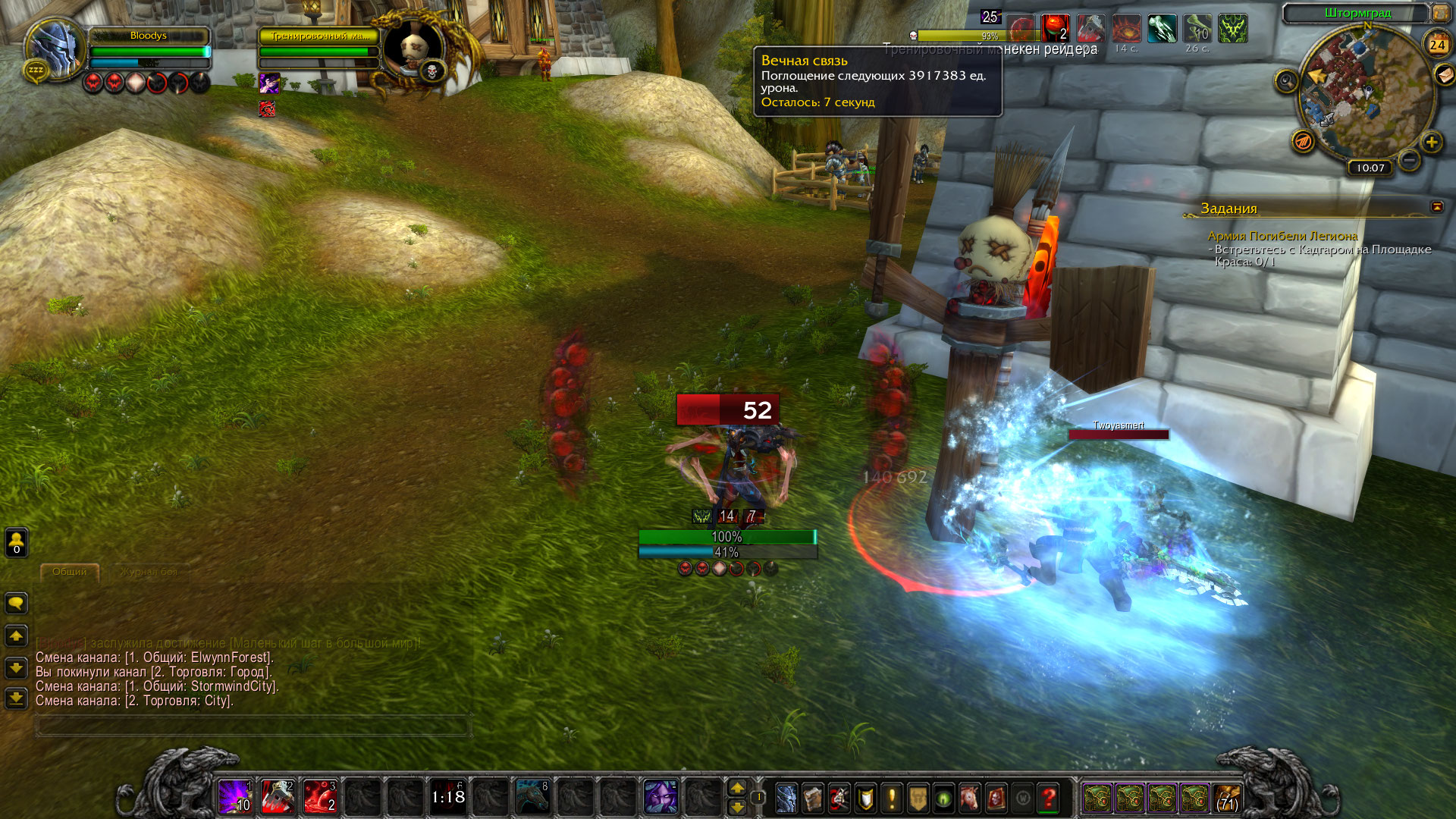Screen dimensions: 1456x819
Task: Open the calendar showing day 24
Action: pyautogui.click(x=1437, y=44)
